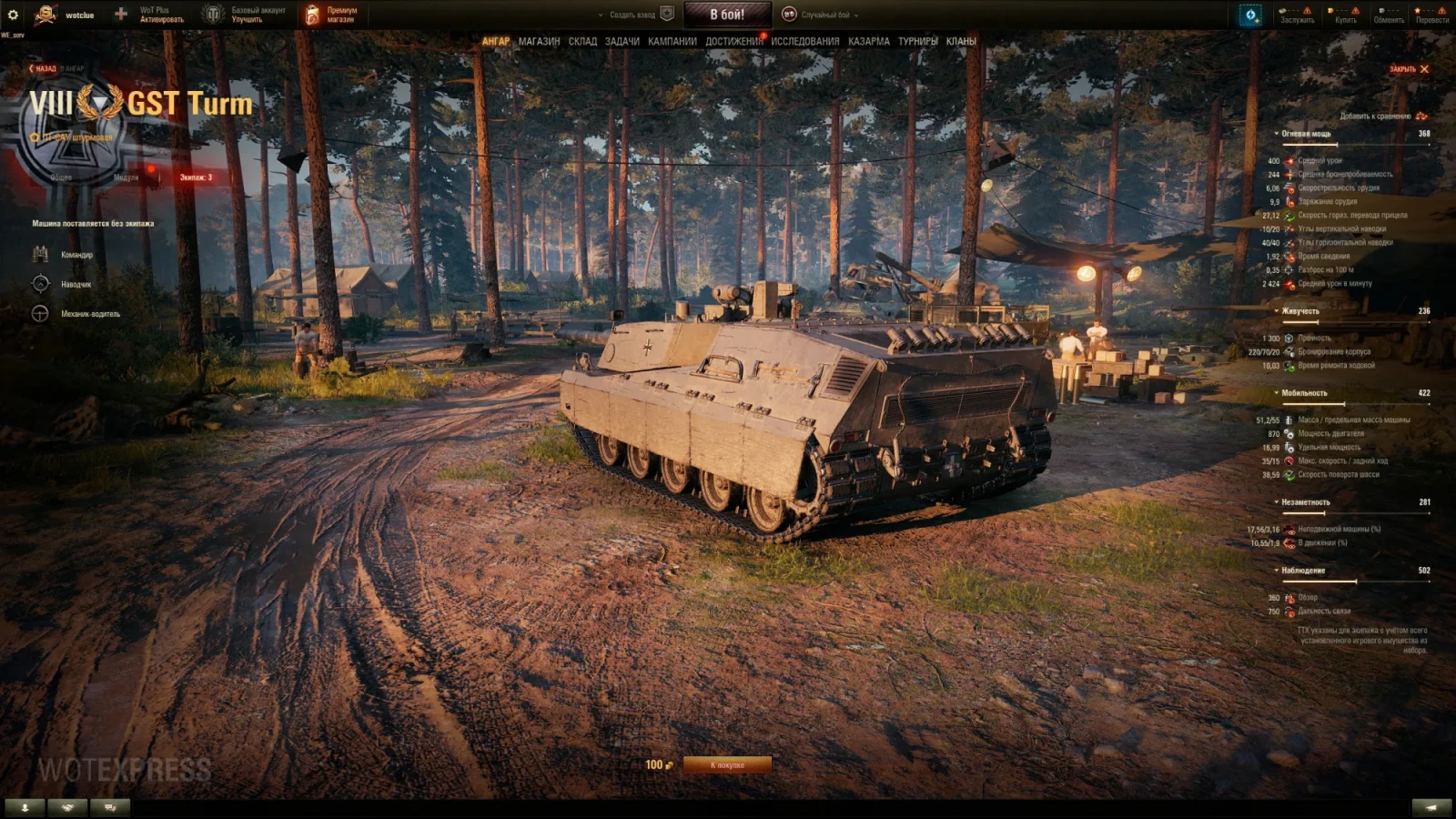Switch to the 'Модули' vehicle info tab
This screenshot has height=819, width=1456.
pyautogui.click(x=126, y=177)
